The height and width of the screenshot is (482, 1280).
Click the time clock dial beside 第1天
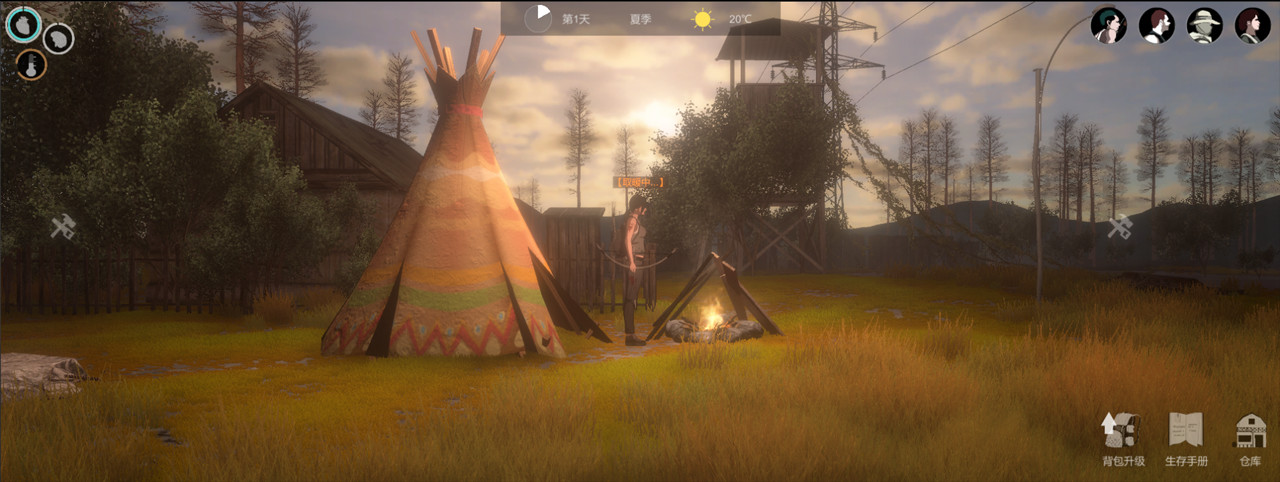pyautogui.click(x=538, y=18)
